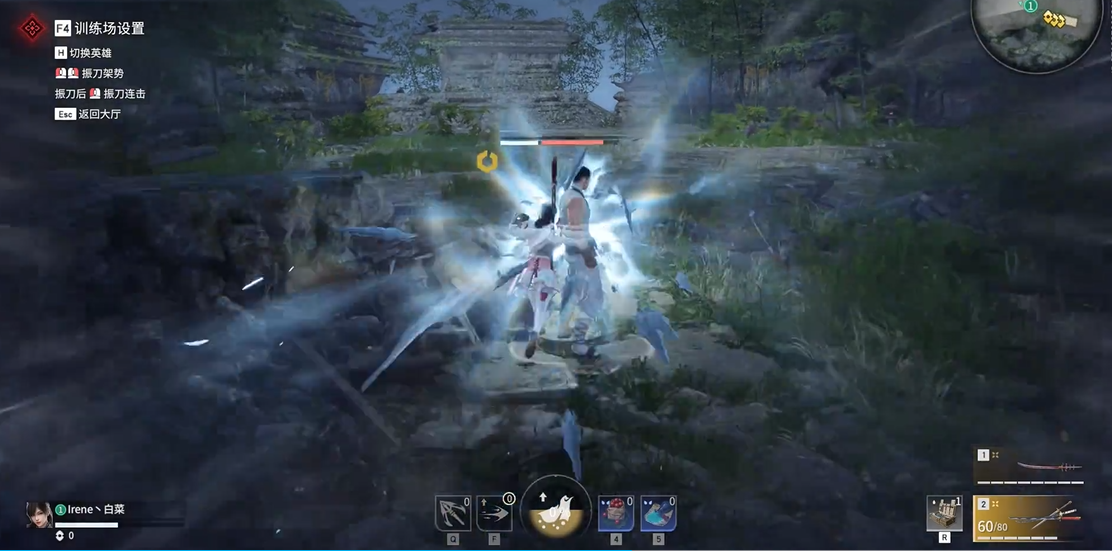Select the repair kit item slot
The height and width of the screenshot is (551, 1112).
tap(944, 513)
